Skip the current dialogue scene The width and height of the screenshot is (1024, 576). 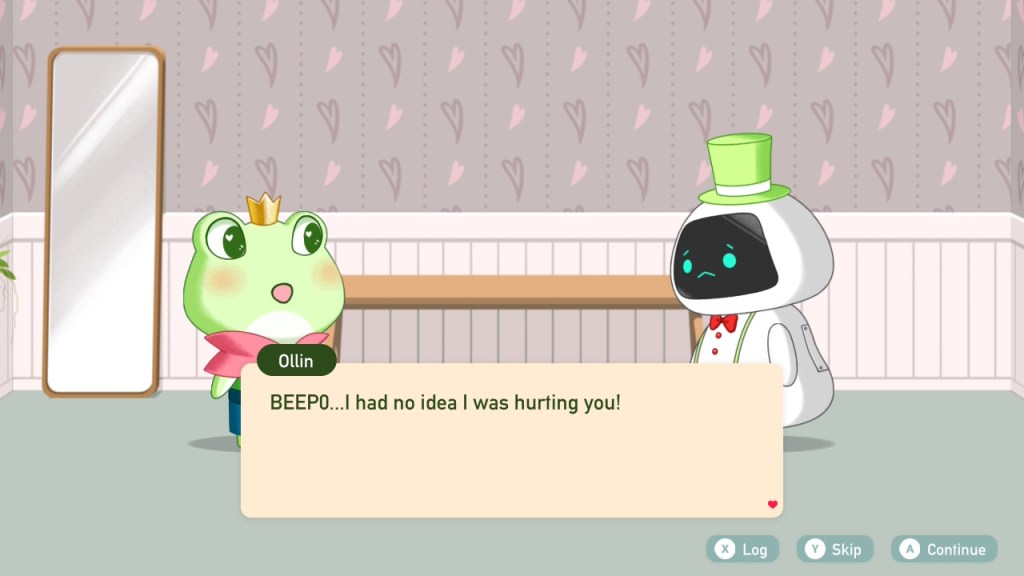pyautogui.click(x=834, y=549)
